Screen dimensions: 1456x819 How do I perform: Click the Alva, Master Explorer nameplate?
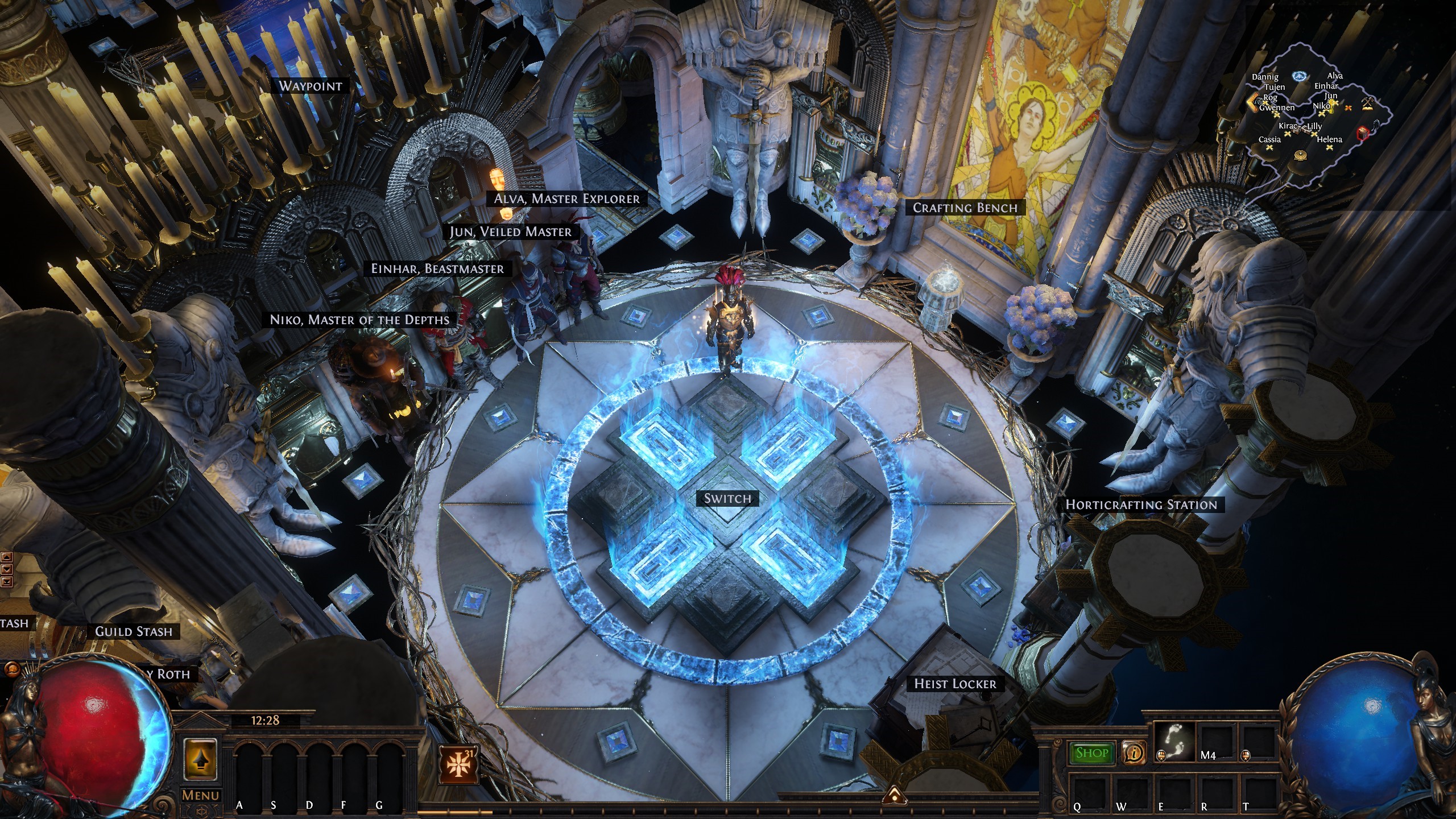566,198
